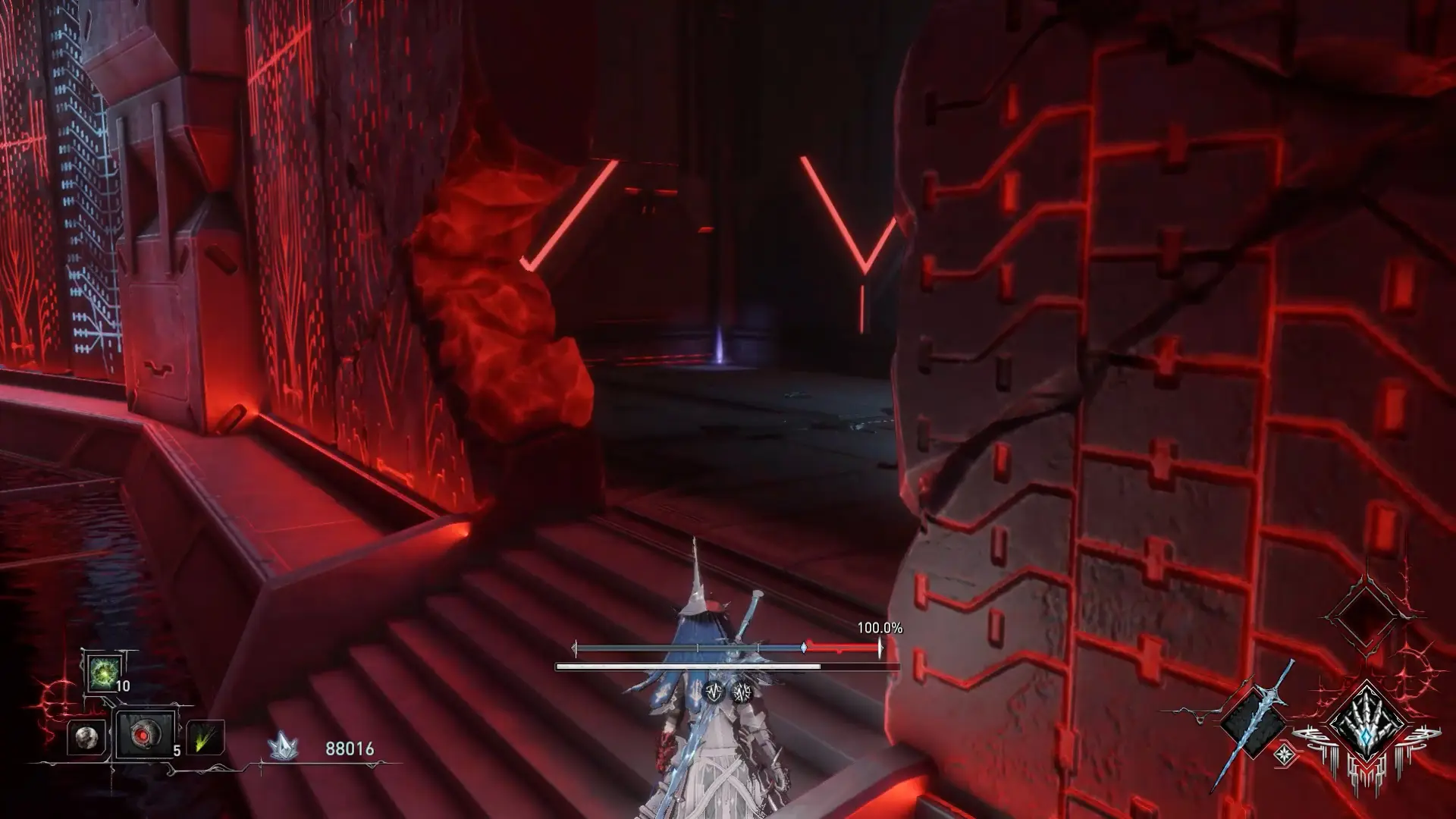The image size is (1456, 819).
Task: Select the green streak item slot
Action: coord(205,737)
